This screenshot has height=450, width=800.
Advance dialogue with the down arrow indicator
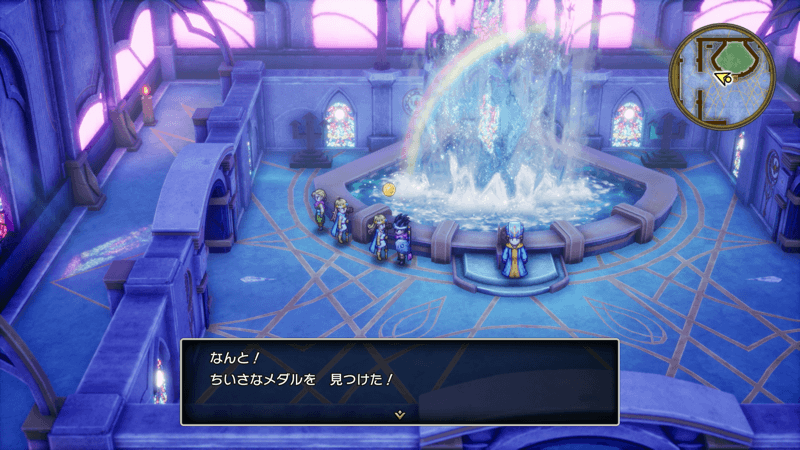[x=399, y=413]
